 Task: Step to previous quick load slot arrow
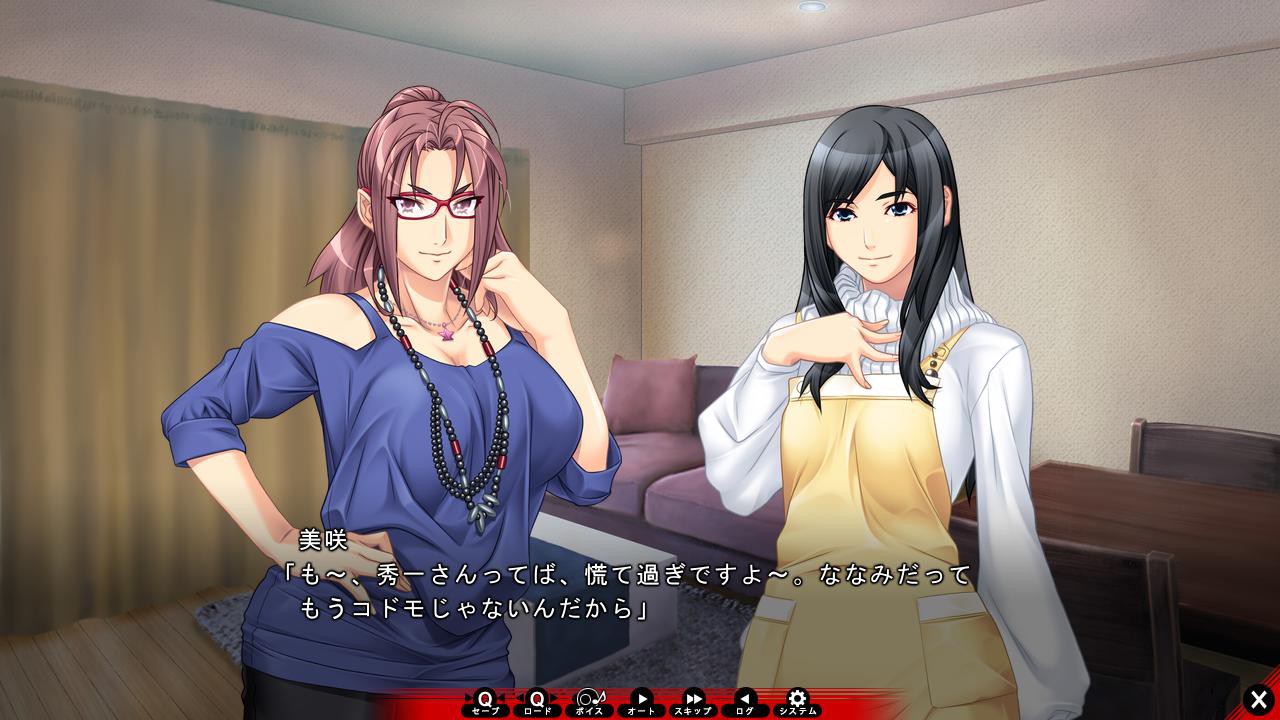[522, 697]
